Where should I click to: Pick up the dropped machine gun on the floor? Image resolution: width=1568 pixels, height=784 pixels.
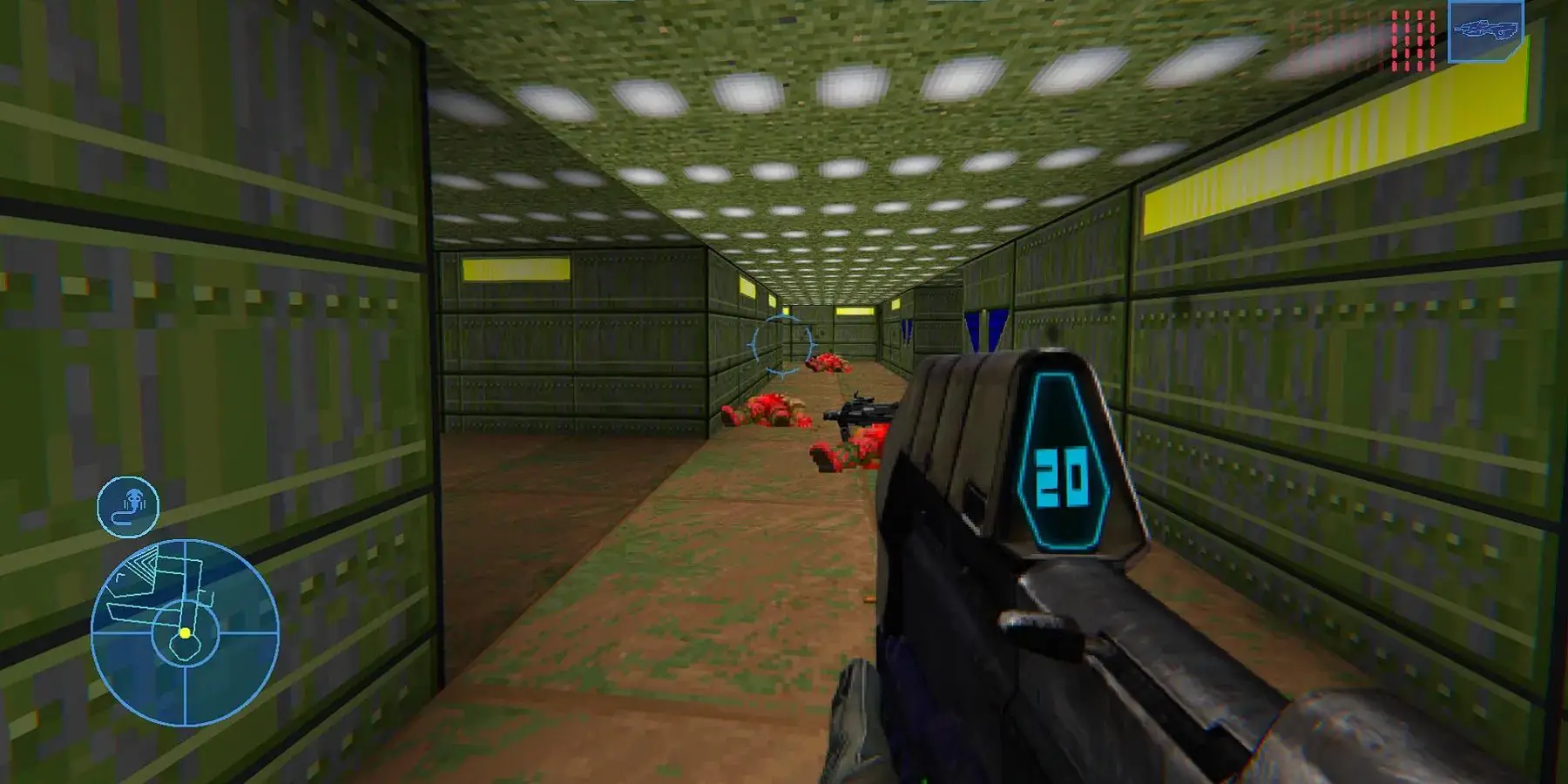click(862, 411)
